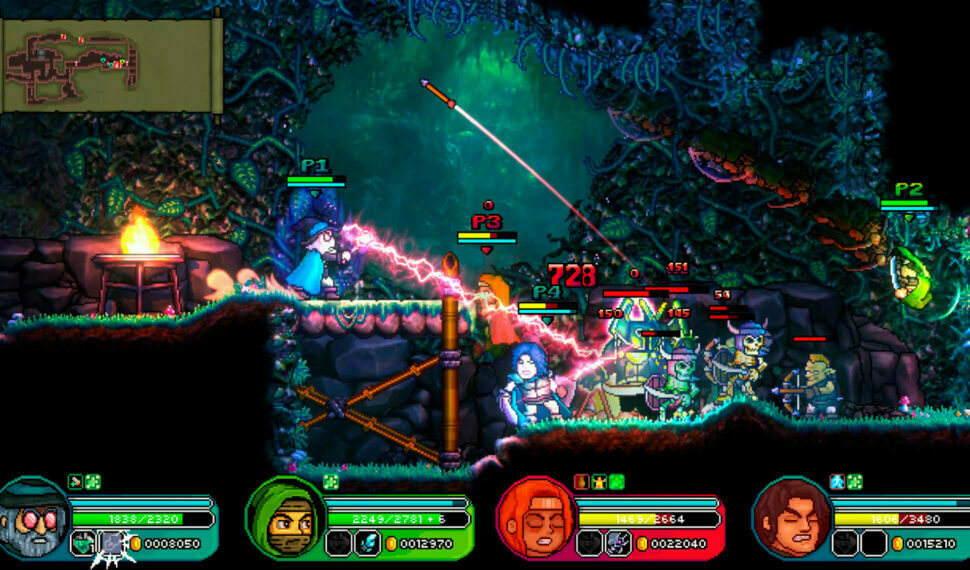Click the yellow figure buff icon
970x570 pixels.
click(600, 482)
